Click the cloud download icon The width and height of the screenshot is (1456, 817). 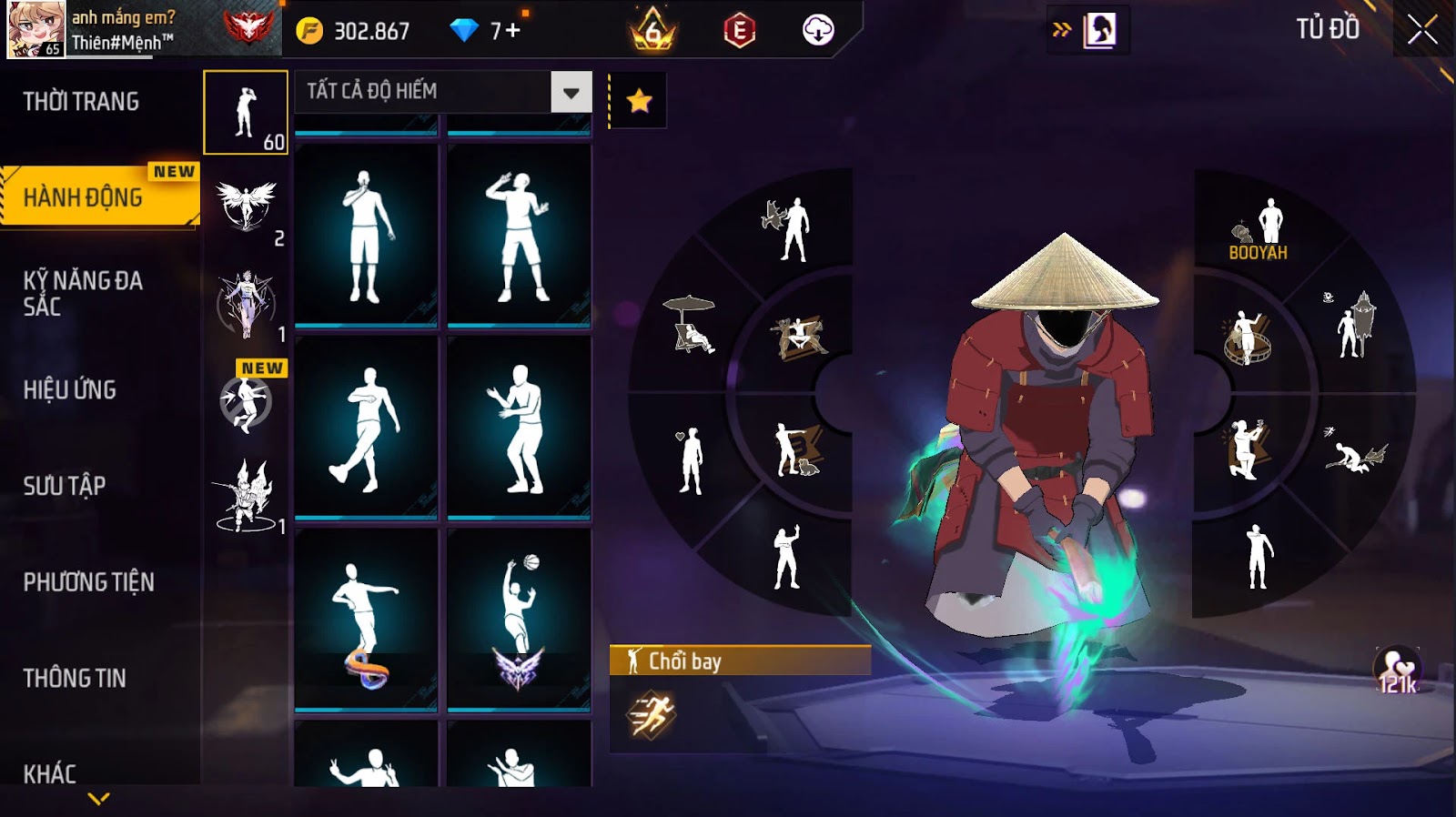point(818,31)
